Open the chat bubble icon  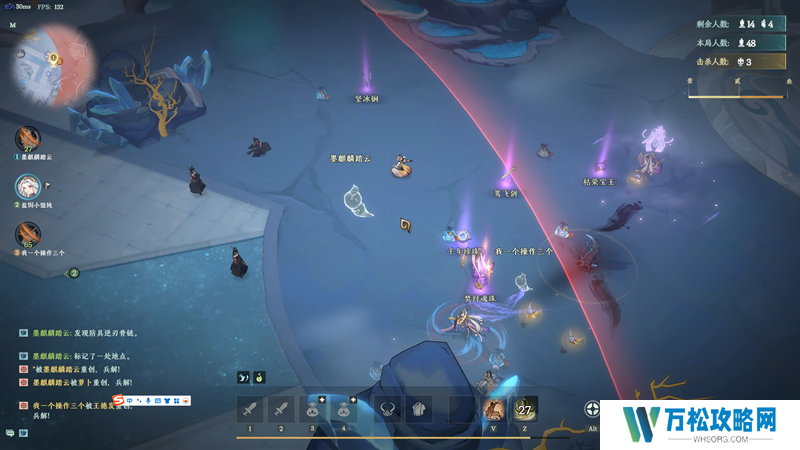click(10, 433)
